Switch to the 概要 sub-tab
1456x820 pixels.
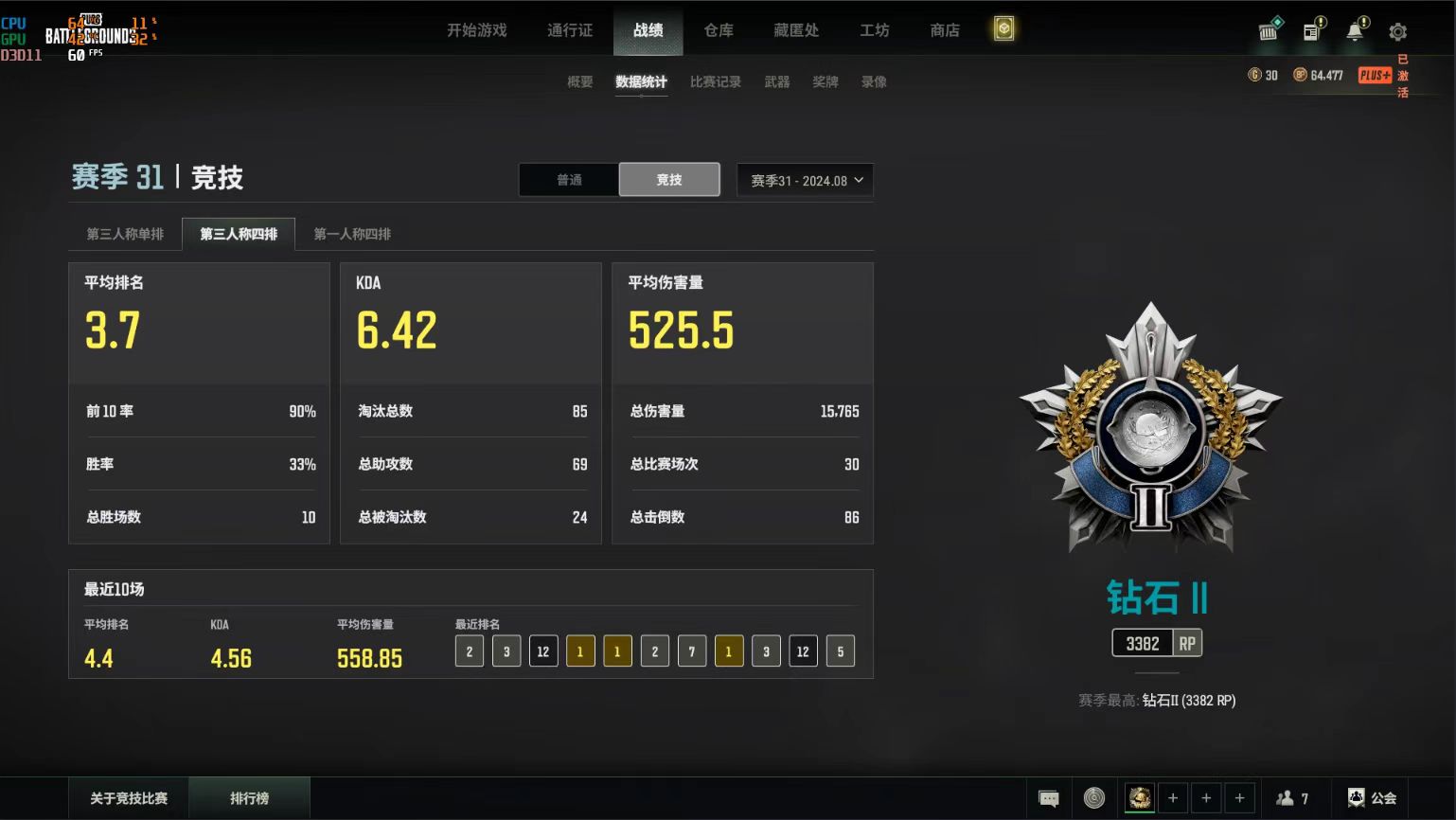[579, 82]
